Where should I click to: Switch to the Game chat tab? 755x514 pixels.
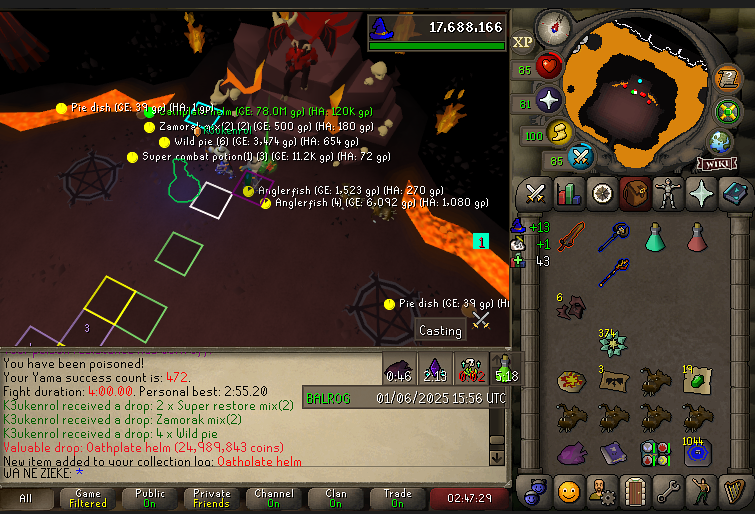pyautogui.click(x=88, y=498)
